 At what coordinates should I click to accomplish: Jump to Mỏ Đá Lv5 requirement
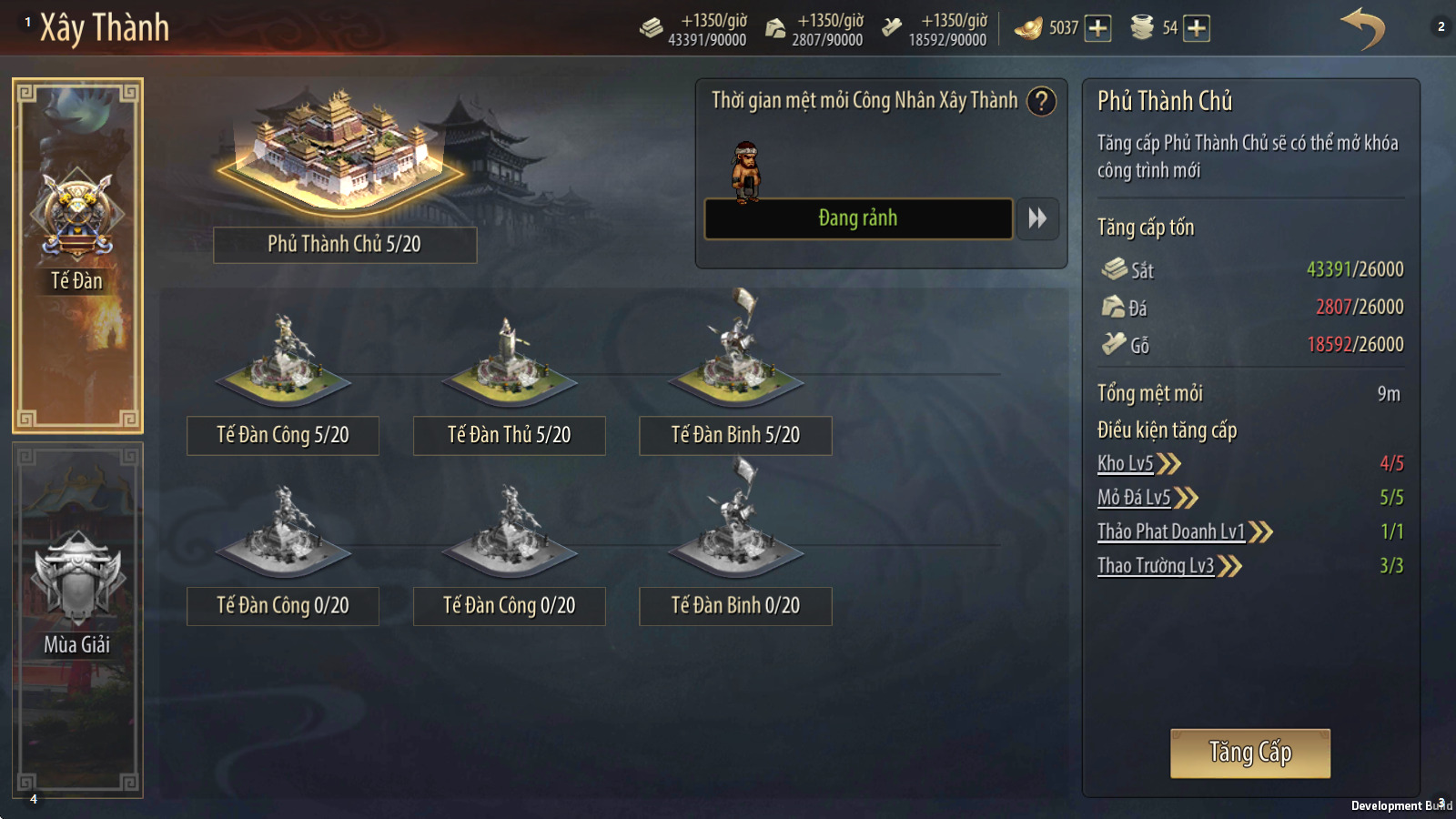click(x=1148, y=498)
